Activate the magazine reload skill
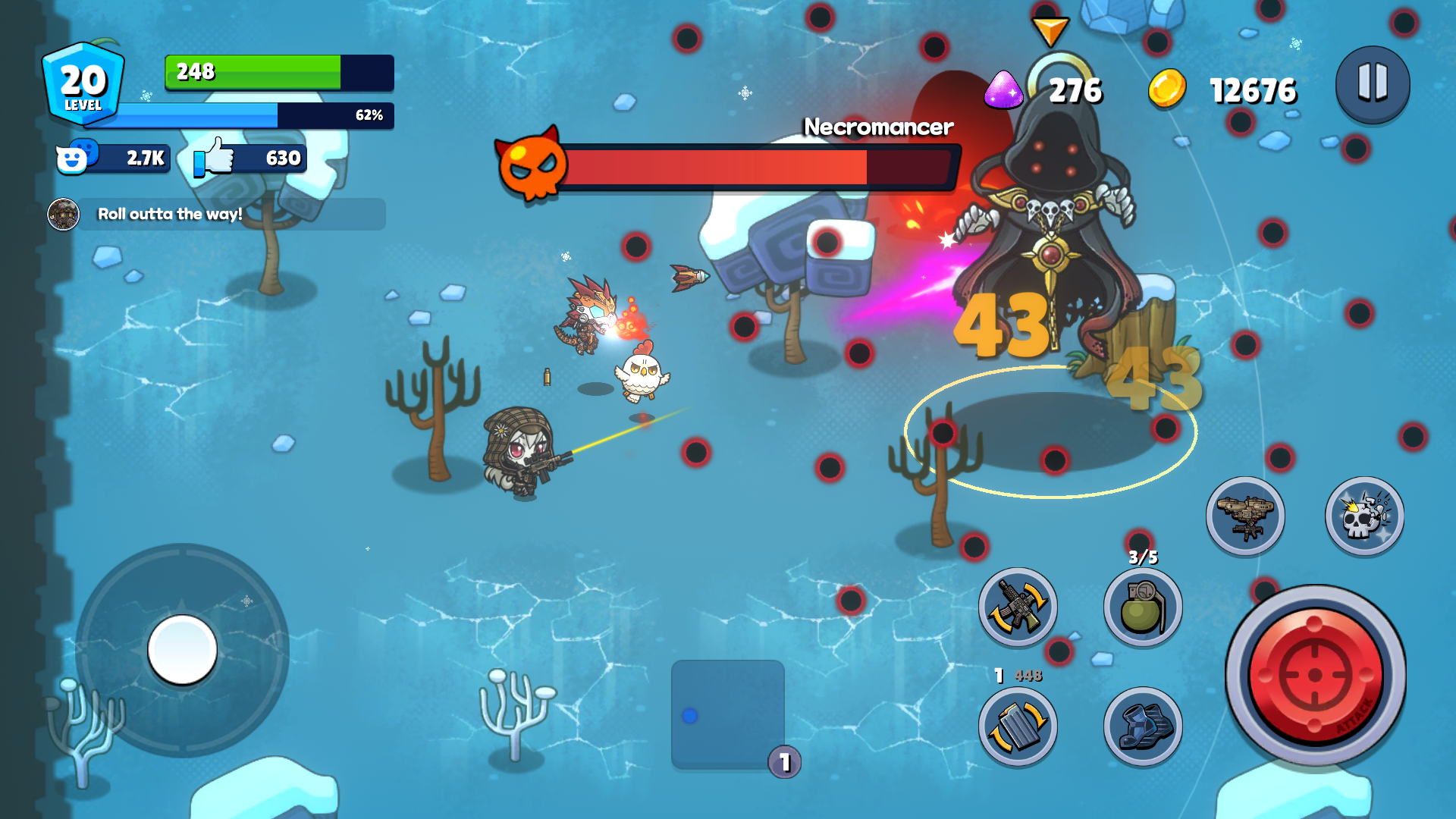This screenshot has width=1456, height=819. (1018, 726)
